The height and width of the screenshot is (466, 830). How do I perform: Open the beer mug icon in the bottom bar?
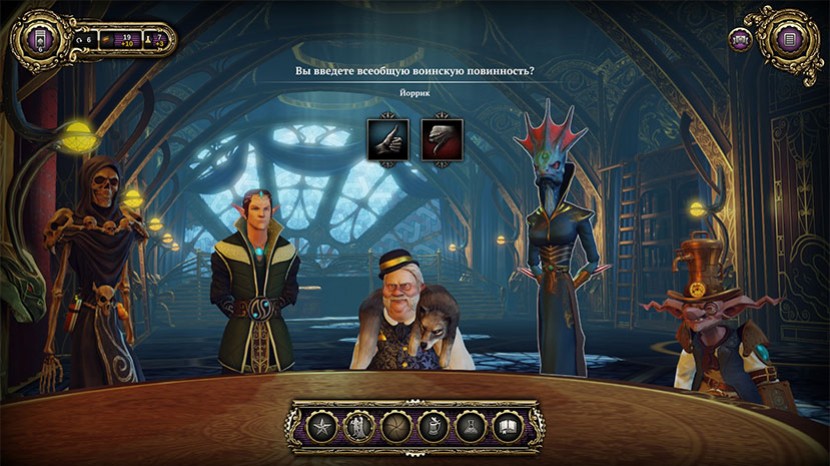[434, 426]
